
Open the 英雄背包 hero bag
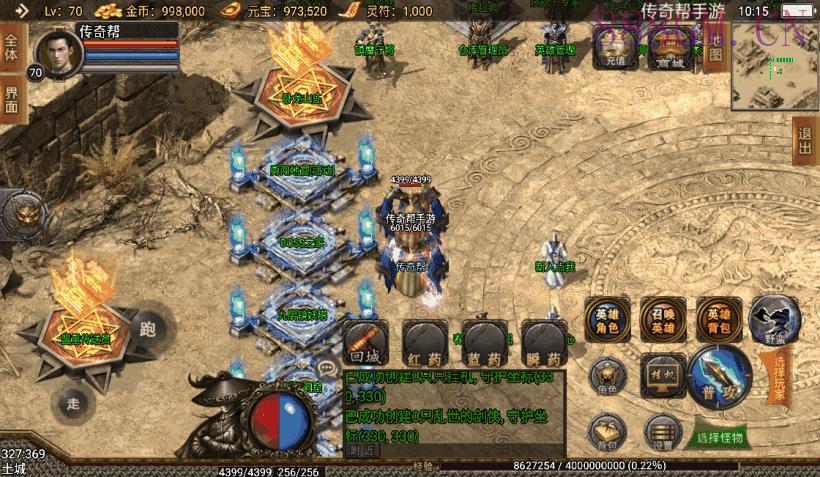[719, 320]
